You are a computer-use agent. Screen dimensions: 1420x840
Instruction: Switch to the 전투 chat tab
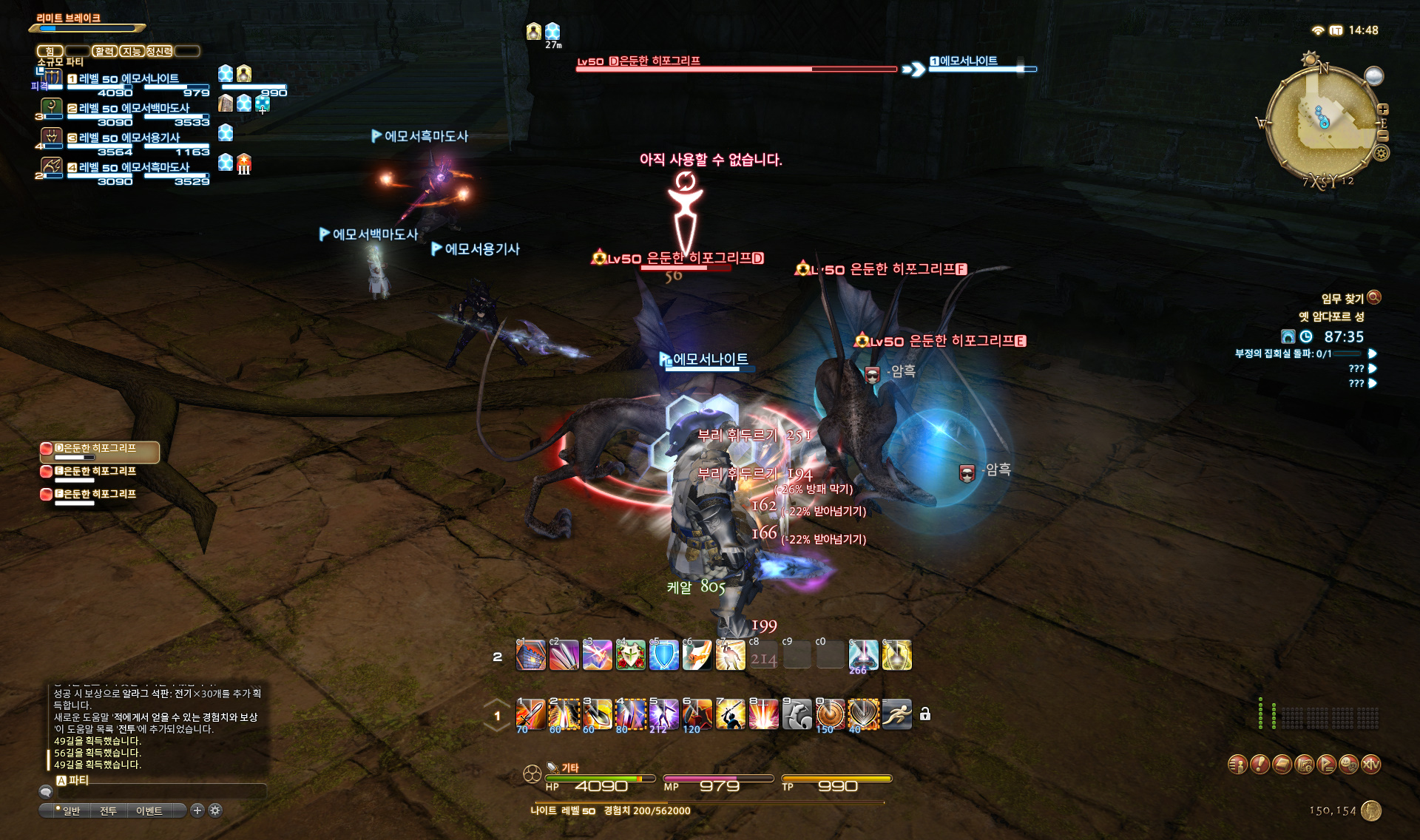(108, 811)
